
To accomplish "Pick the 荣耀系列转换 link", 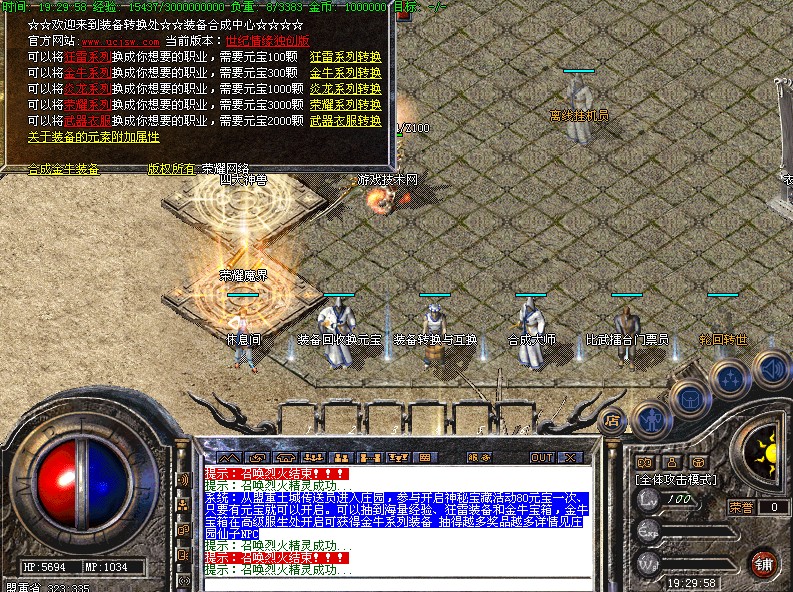I will (x=345, y=104).
